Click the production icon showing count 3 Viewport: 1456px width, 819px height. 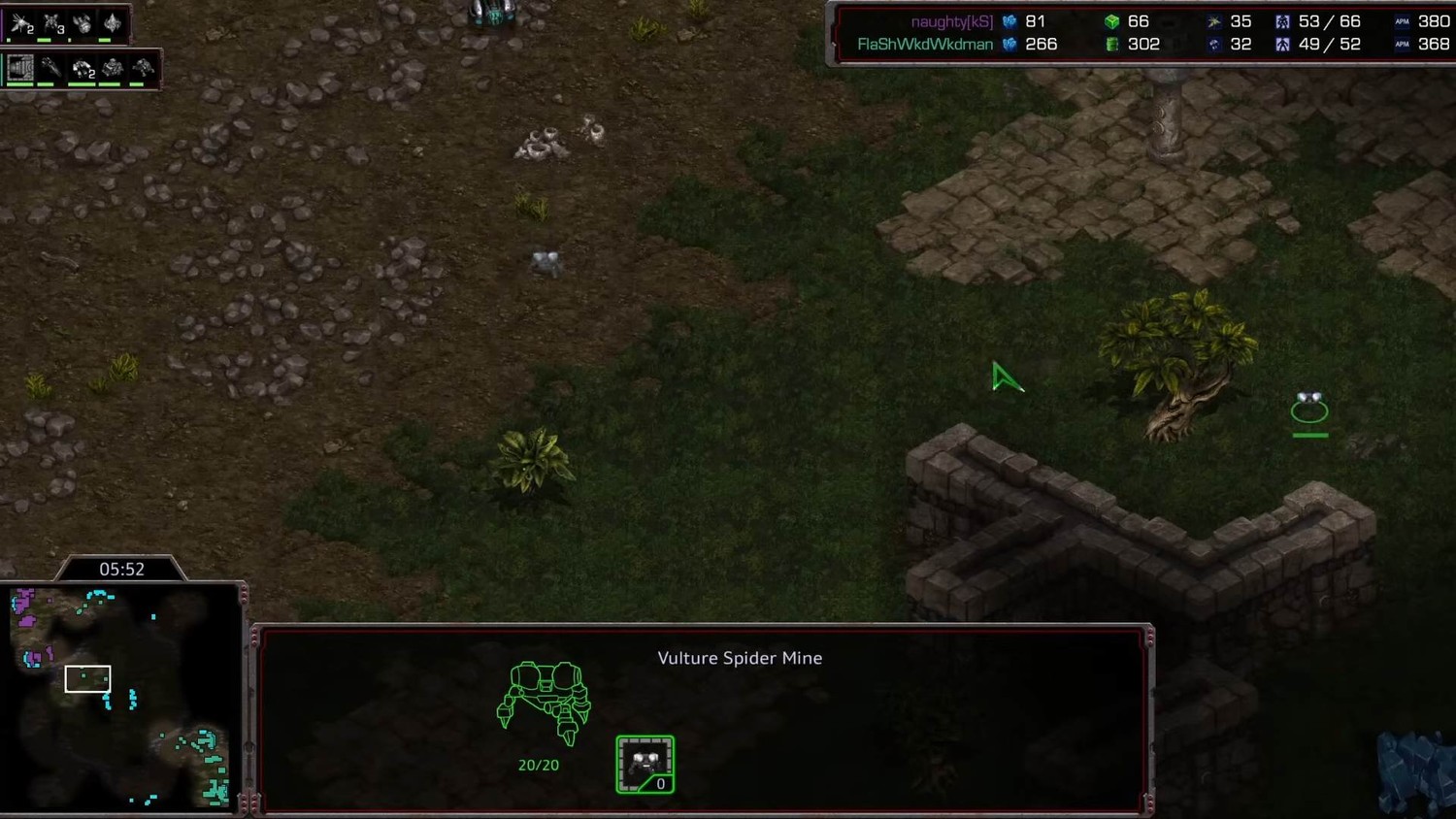(52, 24)
